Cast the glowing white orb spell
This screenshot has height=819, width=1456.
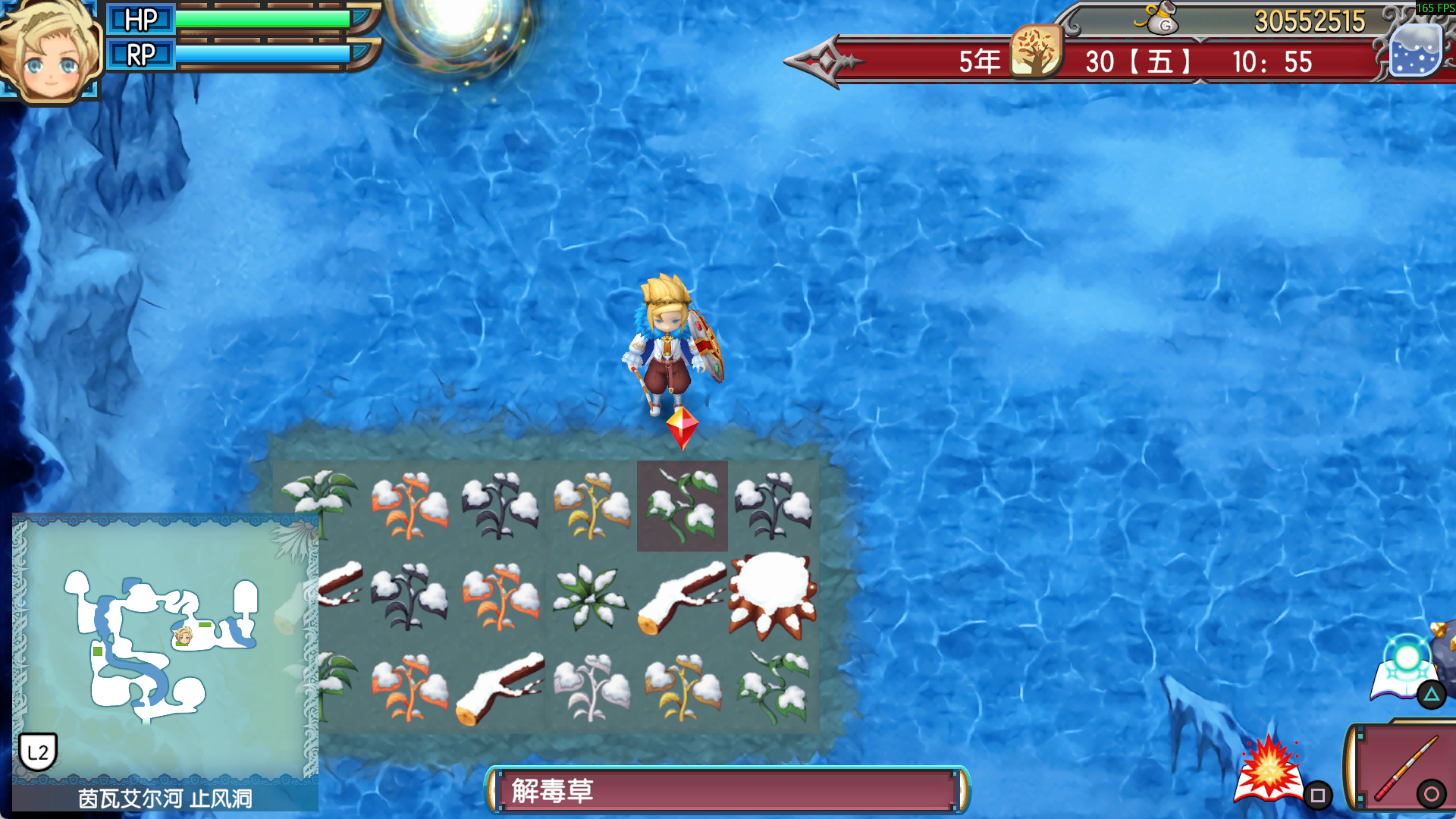(x=1407, y=667)
